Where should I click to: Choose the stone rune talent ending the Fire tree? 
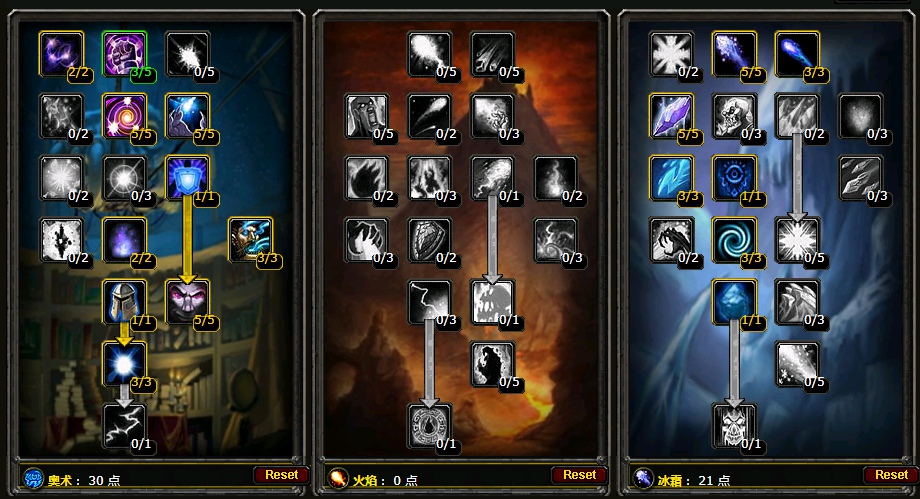coord(430,425)
